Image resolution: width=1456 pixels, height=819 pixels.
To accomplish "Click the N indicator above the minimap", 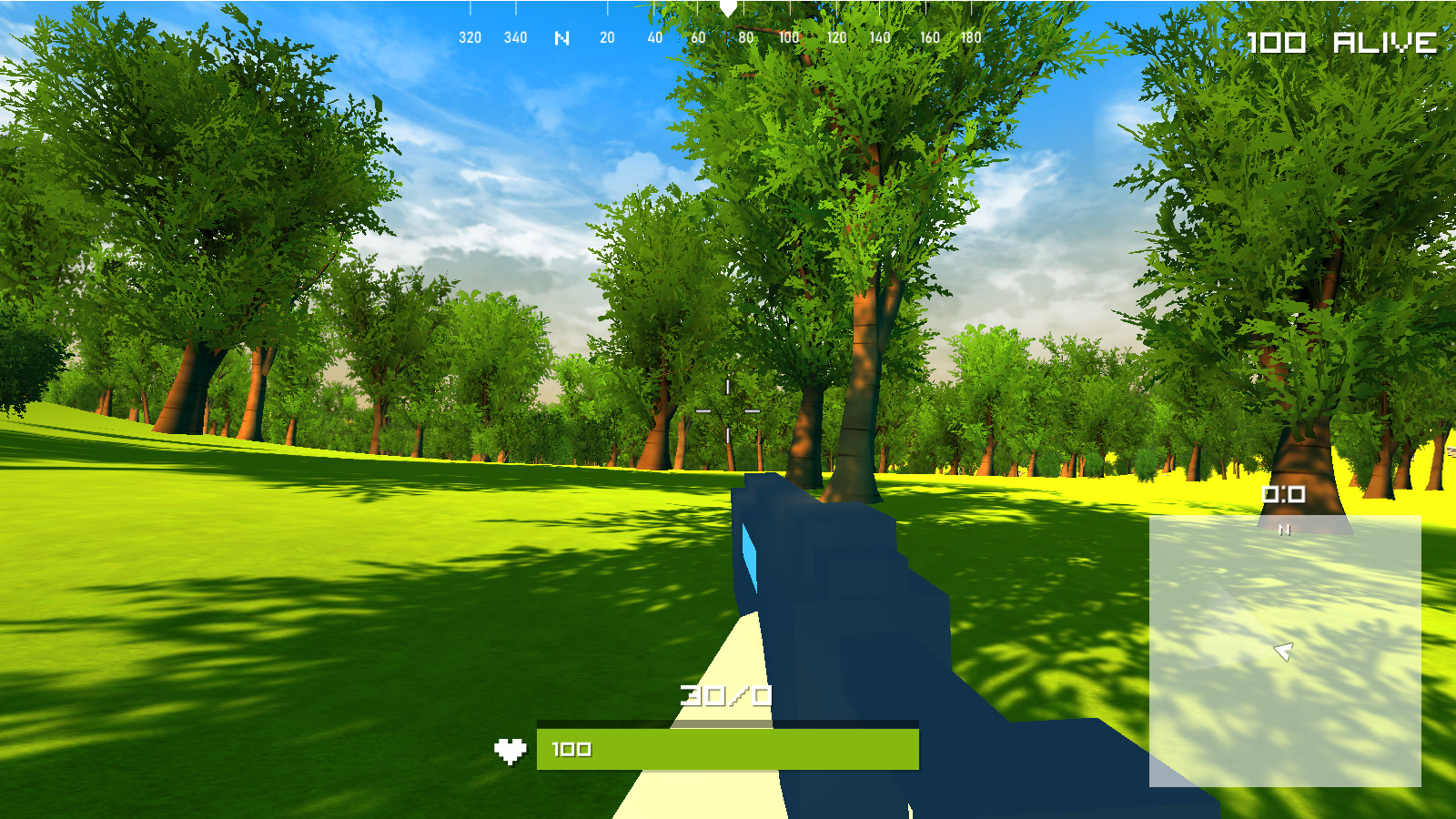I will tap(1285, 528).
